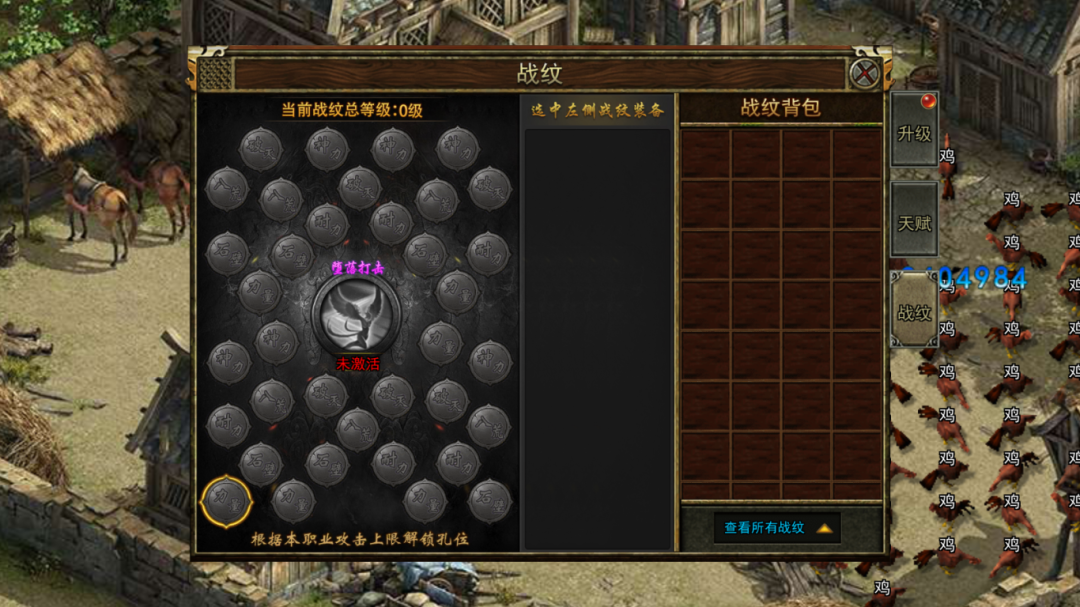Expand the 查看所有战纹 dropdown
Image resolution: width=1080 pixels, height=607 pixels.
click(x=778, y=528)
